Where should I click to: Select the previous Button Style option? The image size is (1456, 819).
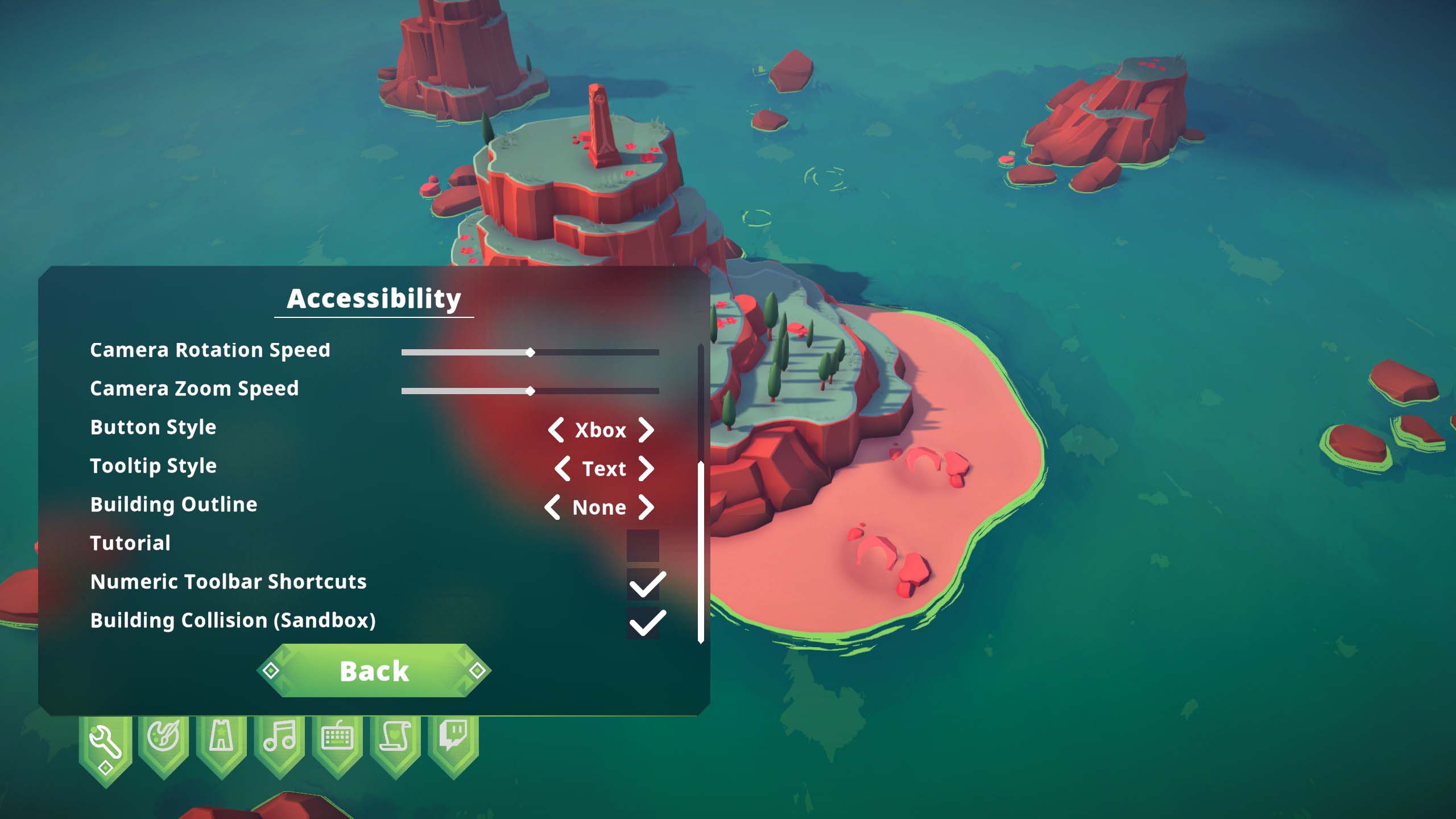pos(556,430)
